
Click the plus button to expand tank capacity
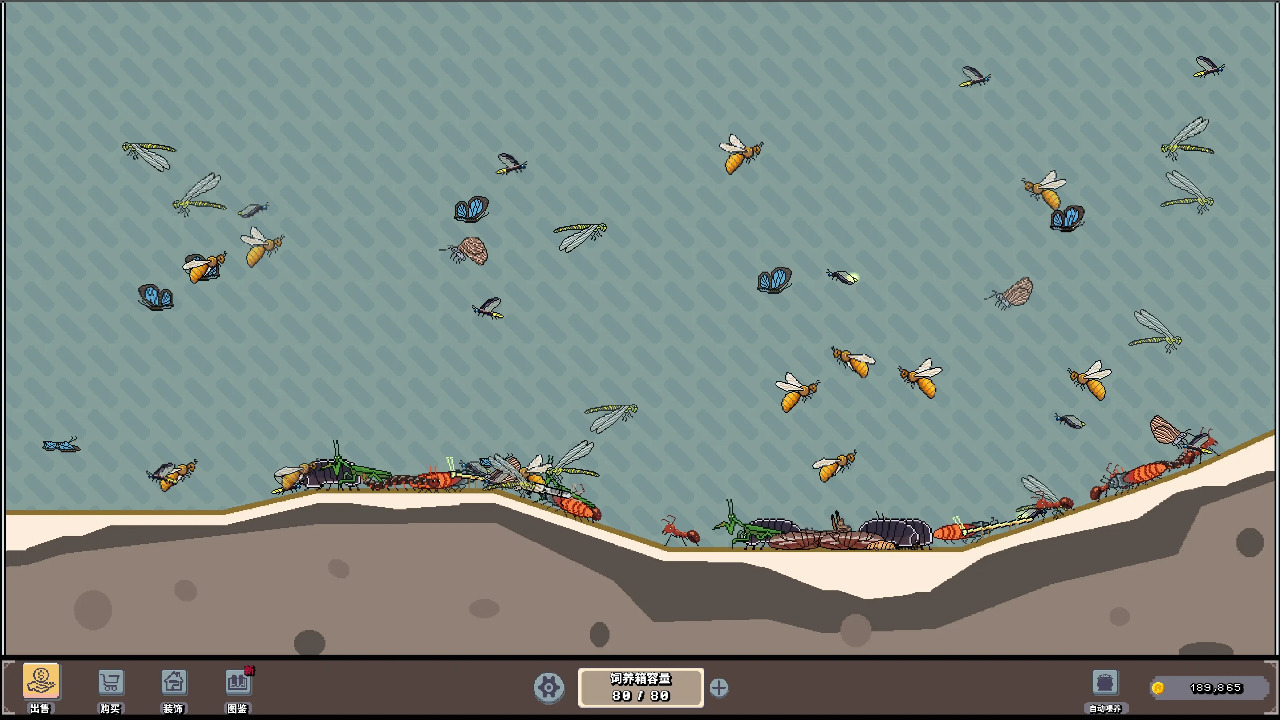point(719,687)
